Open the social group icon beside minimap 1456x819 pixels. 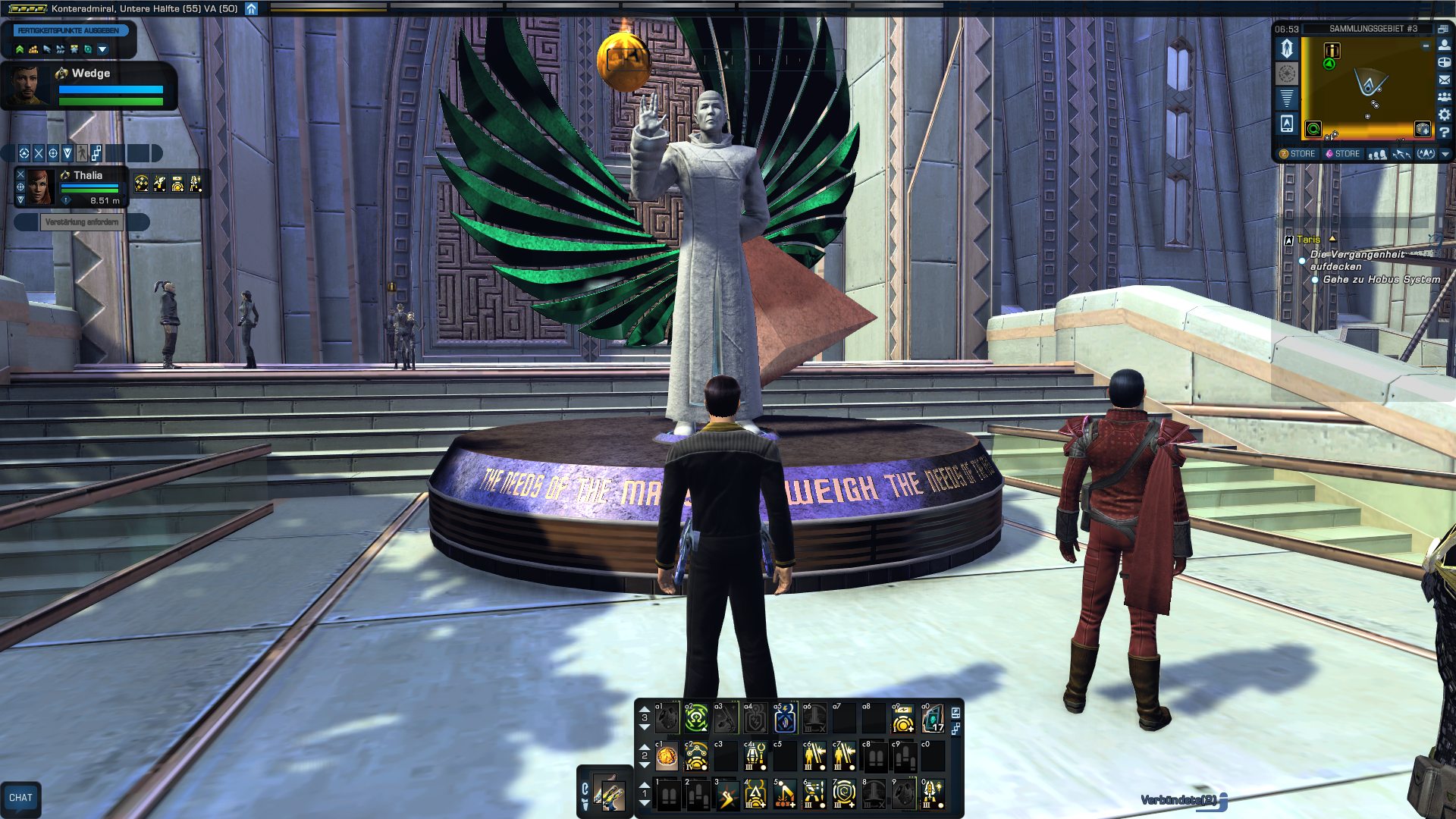point(1445,97)
